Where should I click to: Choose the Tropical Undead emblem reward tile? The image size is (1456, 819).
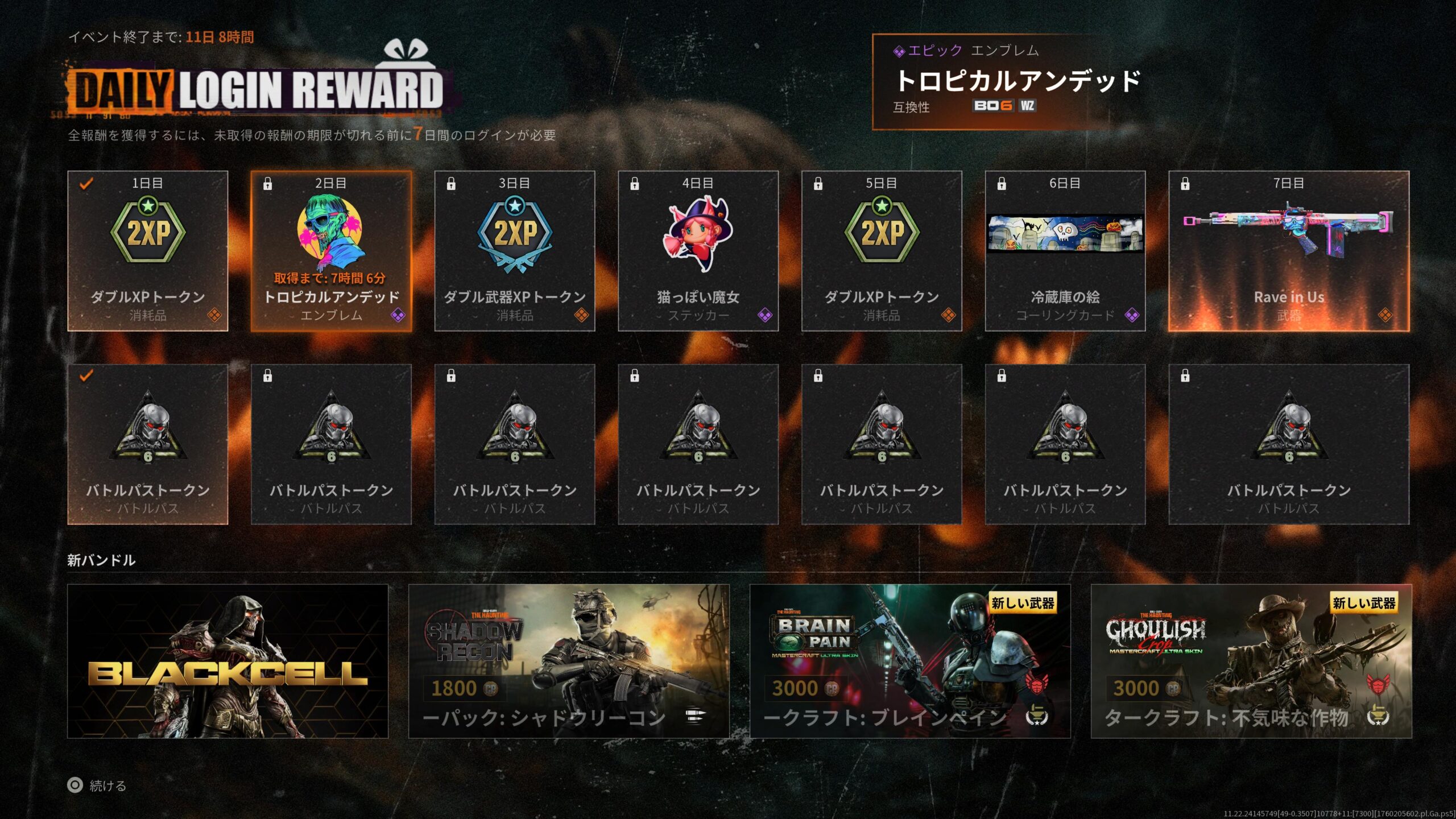click(331, 251)
